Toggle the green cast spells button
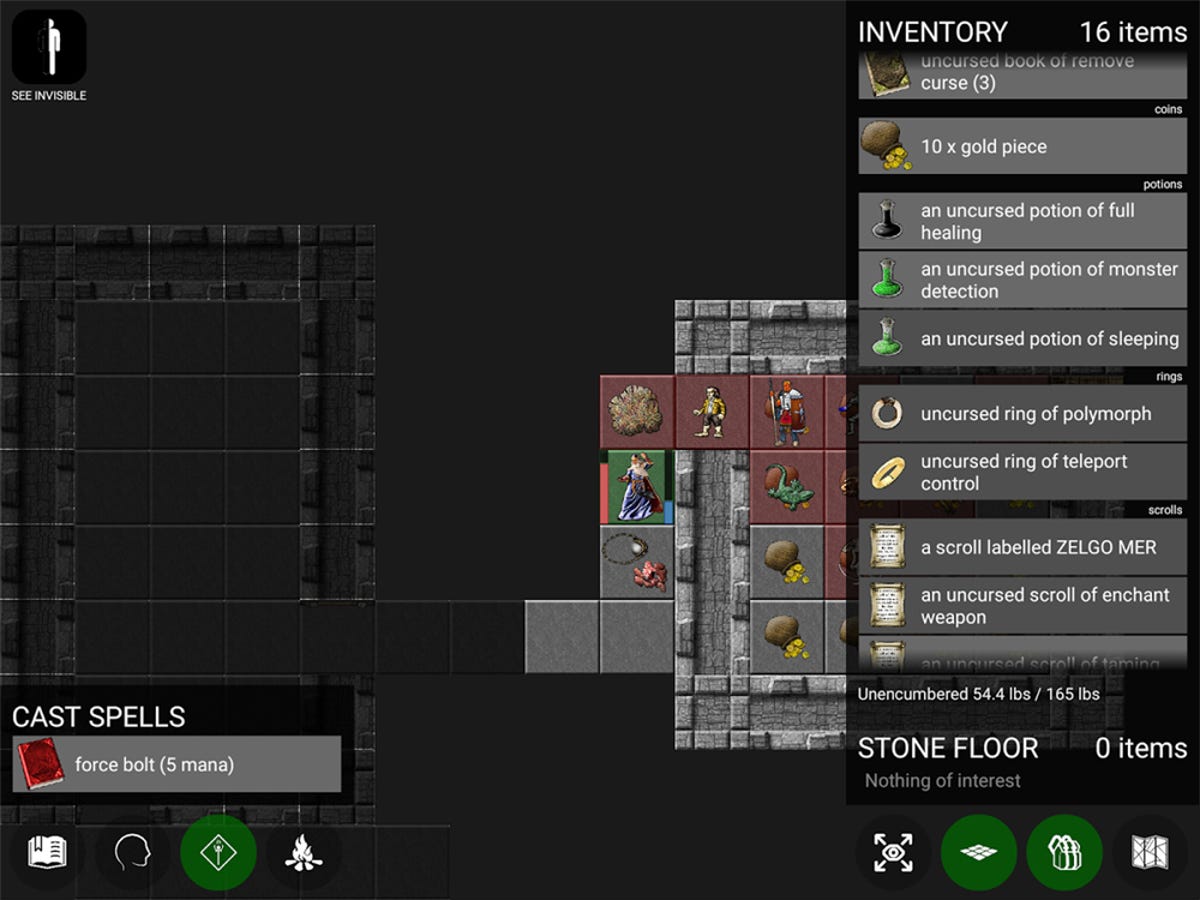 (x=218, y=852)
